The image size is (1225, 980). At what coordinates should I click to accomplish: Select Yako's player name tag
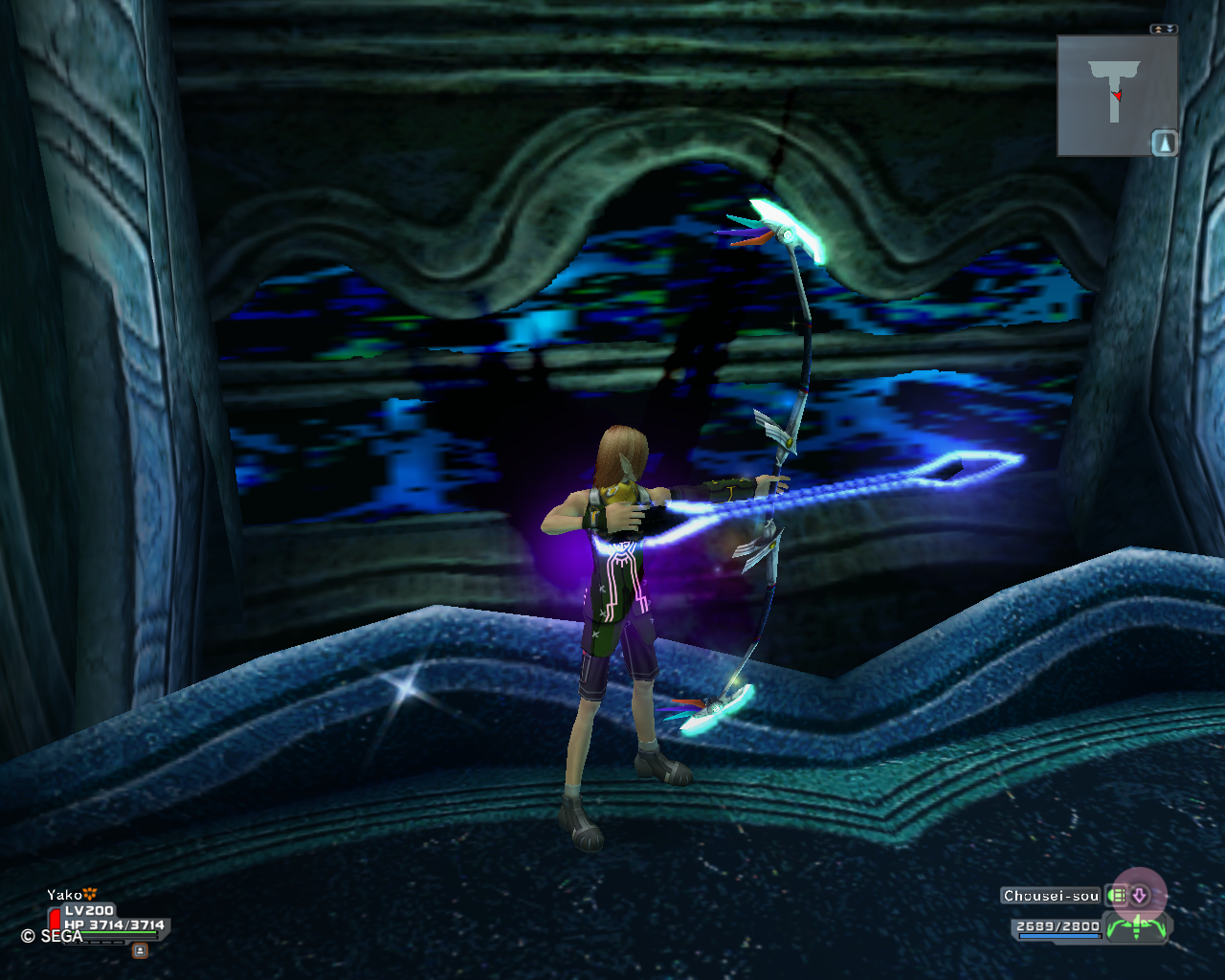(x=65, y=895)
